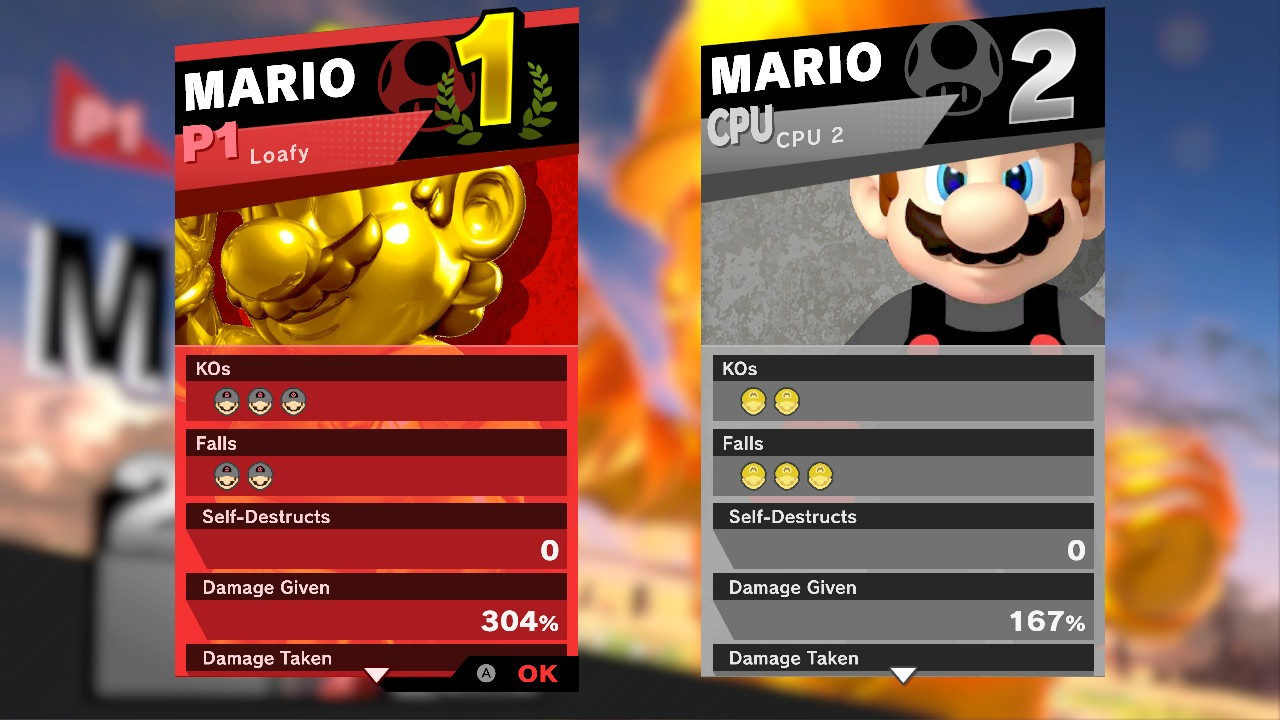Expand Player 1's stats with the white down arrow

click(376, 676)
